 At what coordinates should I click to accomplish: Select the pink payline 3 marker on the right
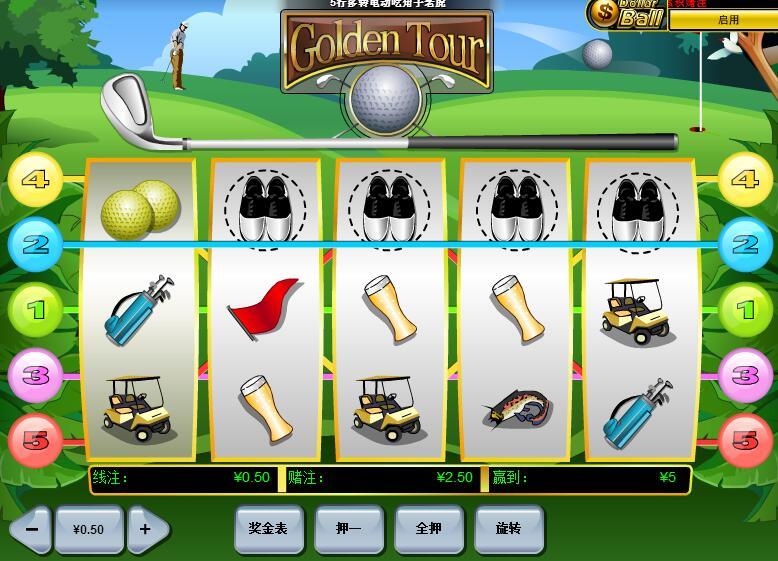point(744,375)
